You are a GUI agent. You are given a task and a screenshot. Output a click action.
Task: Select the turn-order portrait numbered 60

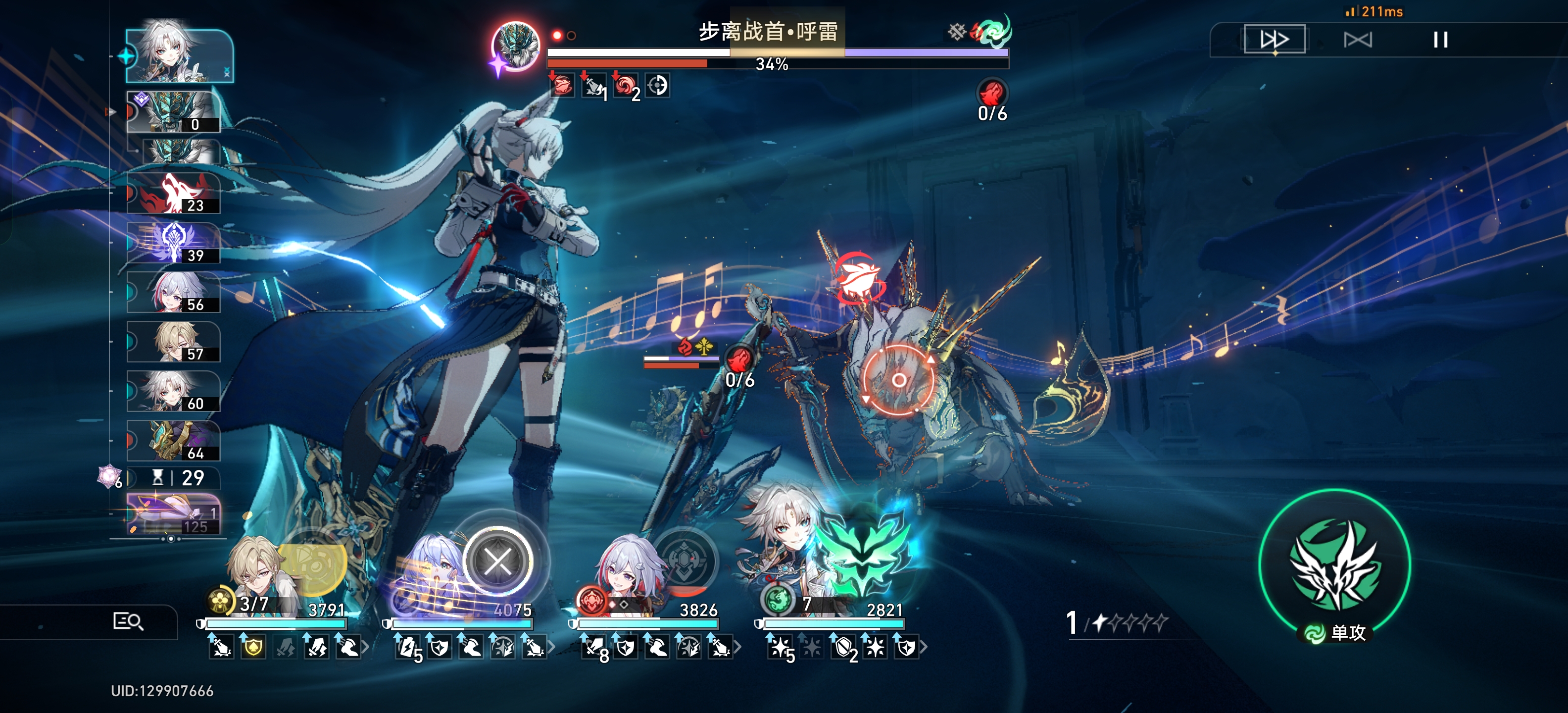coord(173,392)
